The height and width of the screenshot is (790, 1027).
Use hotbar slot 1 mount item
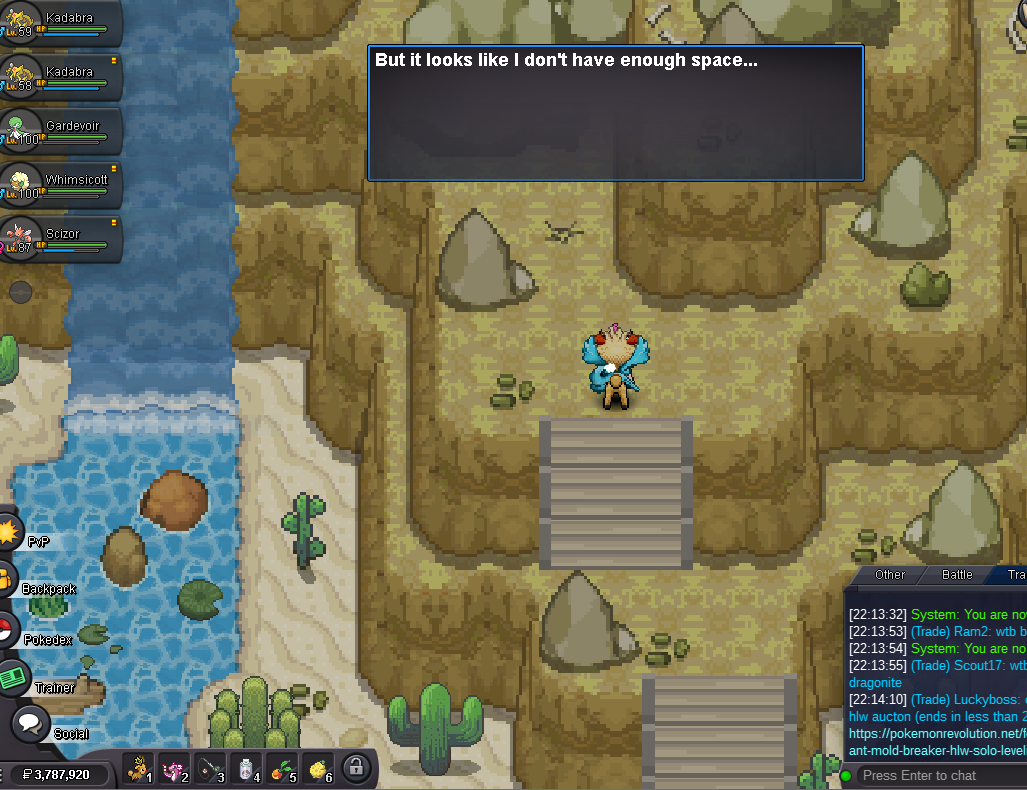point(139,768)
